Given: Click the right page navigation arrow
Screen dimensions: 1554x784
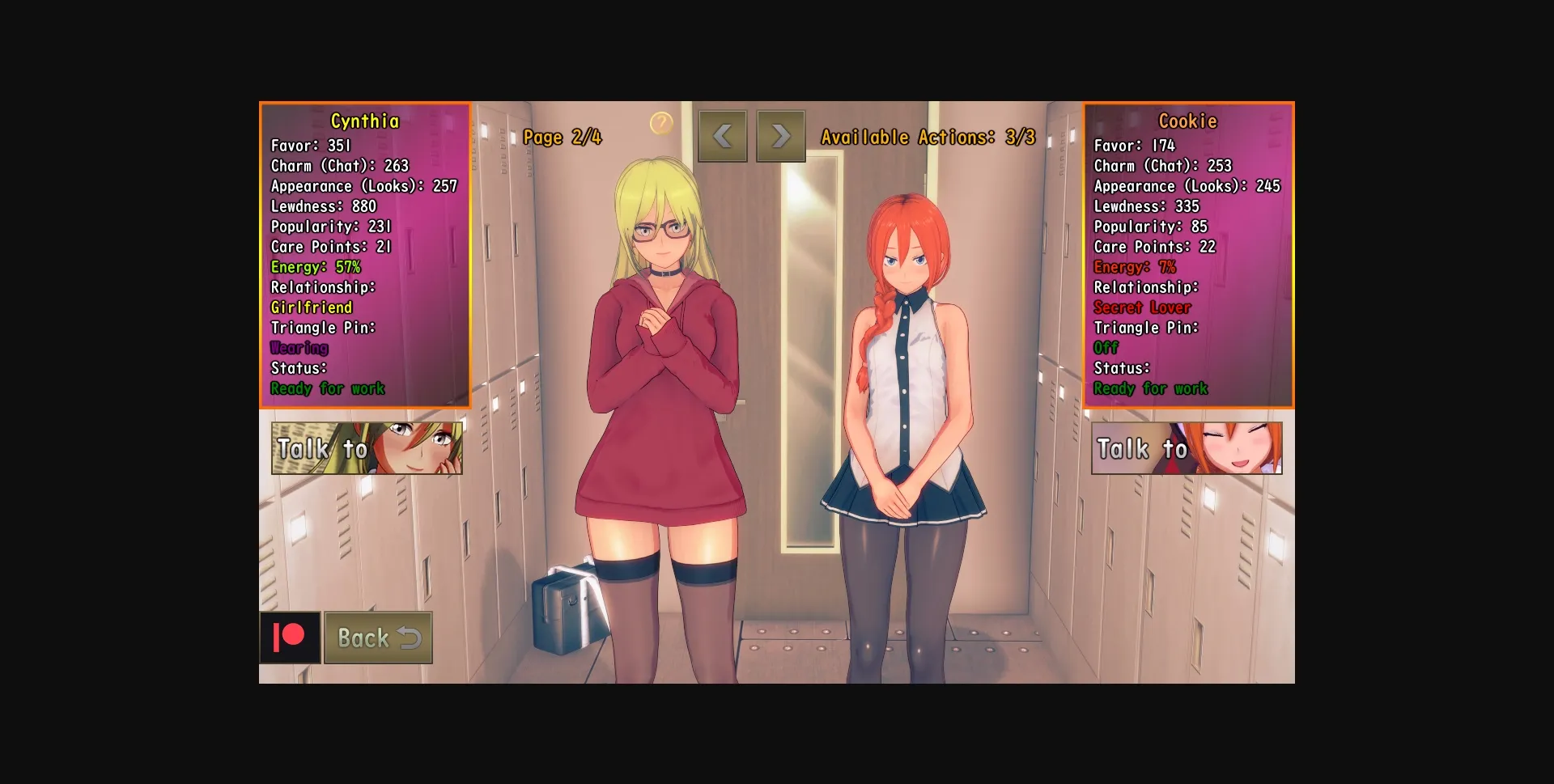Looking at the screenshot, I should tap(779, 136).
